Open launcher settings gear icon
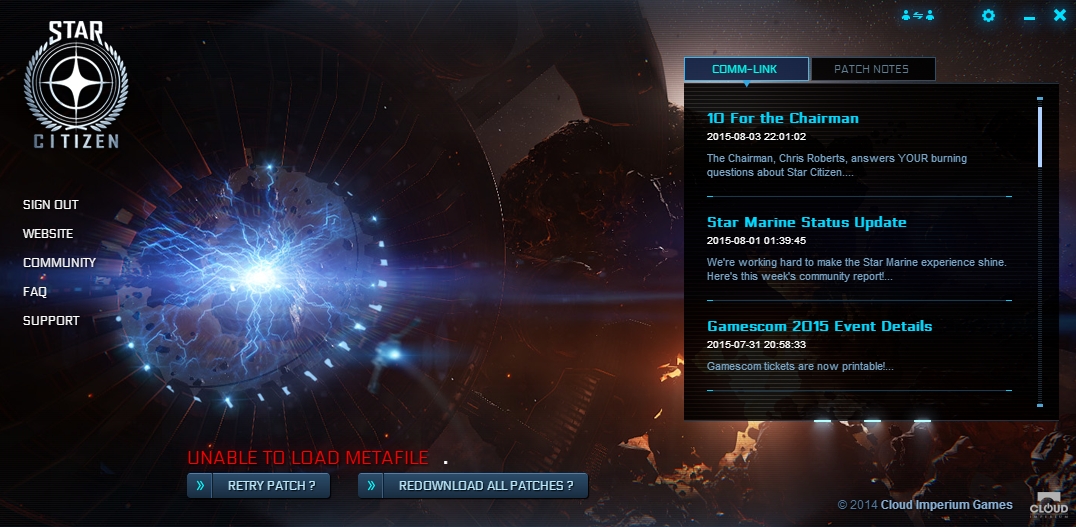This screenshot has width=1076, height=527. pyautogui.click(x=988, y=15)
